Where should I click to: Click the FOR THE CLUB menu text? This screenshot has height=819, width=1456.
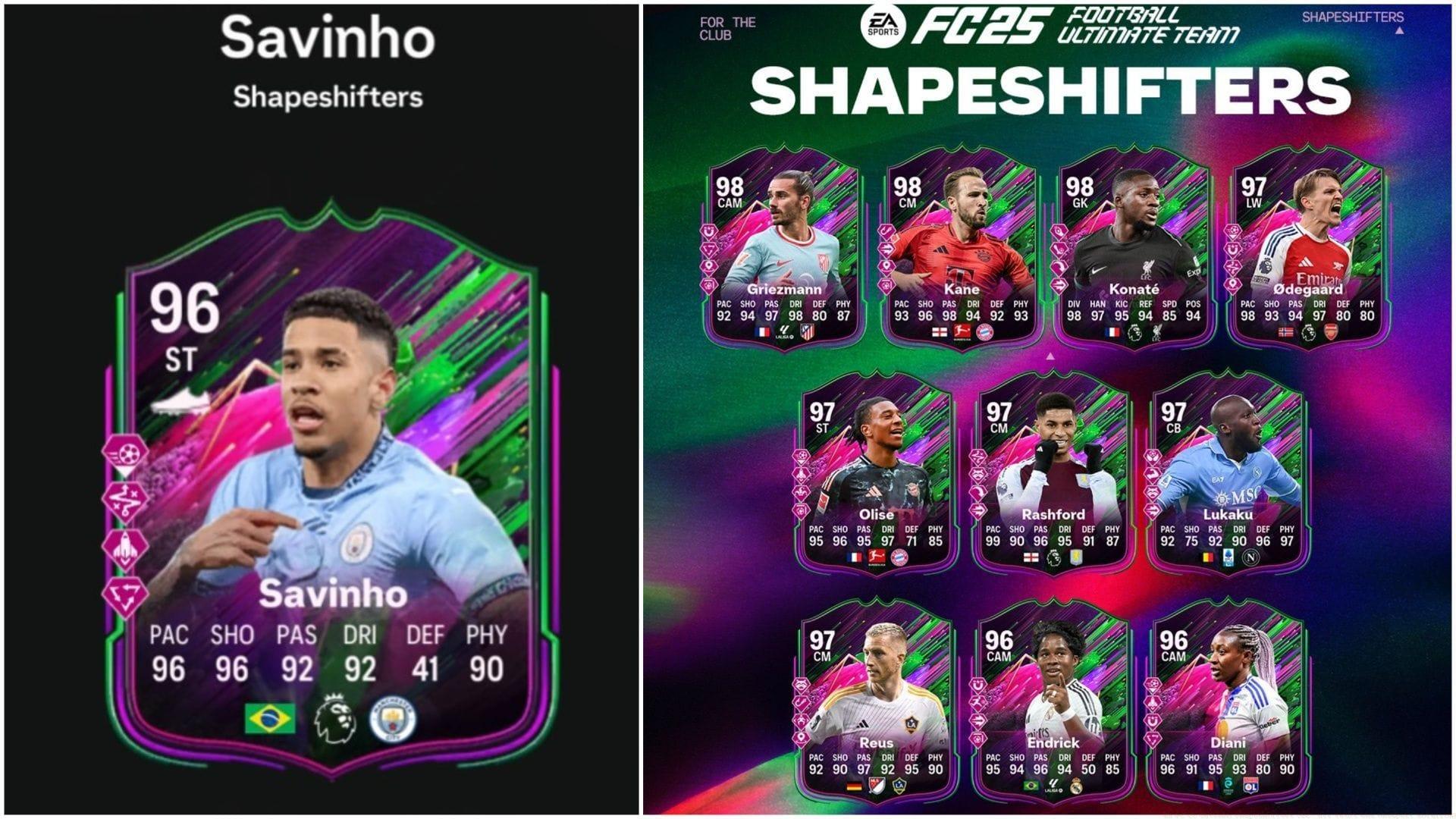point(726,27)
